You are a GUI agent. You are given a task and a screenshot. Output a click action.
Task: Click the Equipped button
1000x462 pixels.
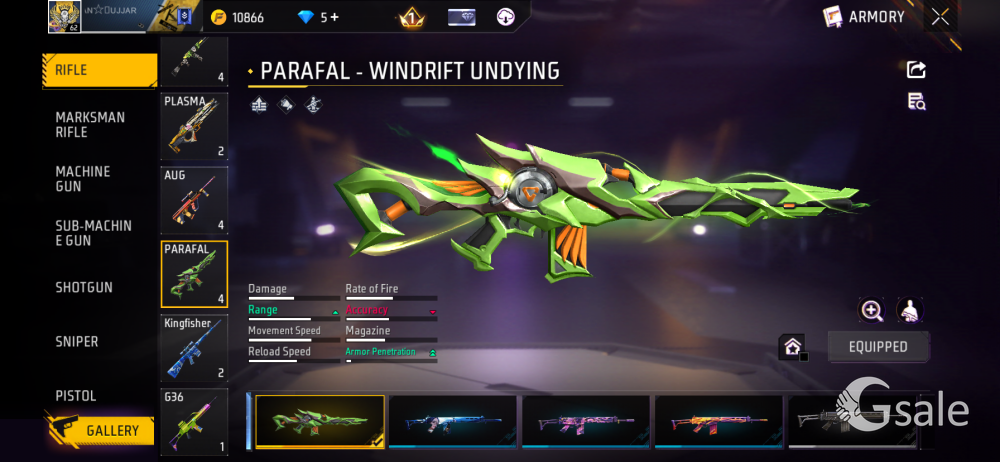click(x=878, y=347)
